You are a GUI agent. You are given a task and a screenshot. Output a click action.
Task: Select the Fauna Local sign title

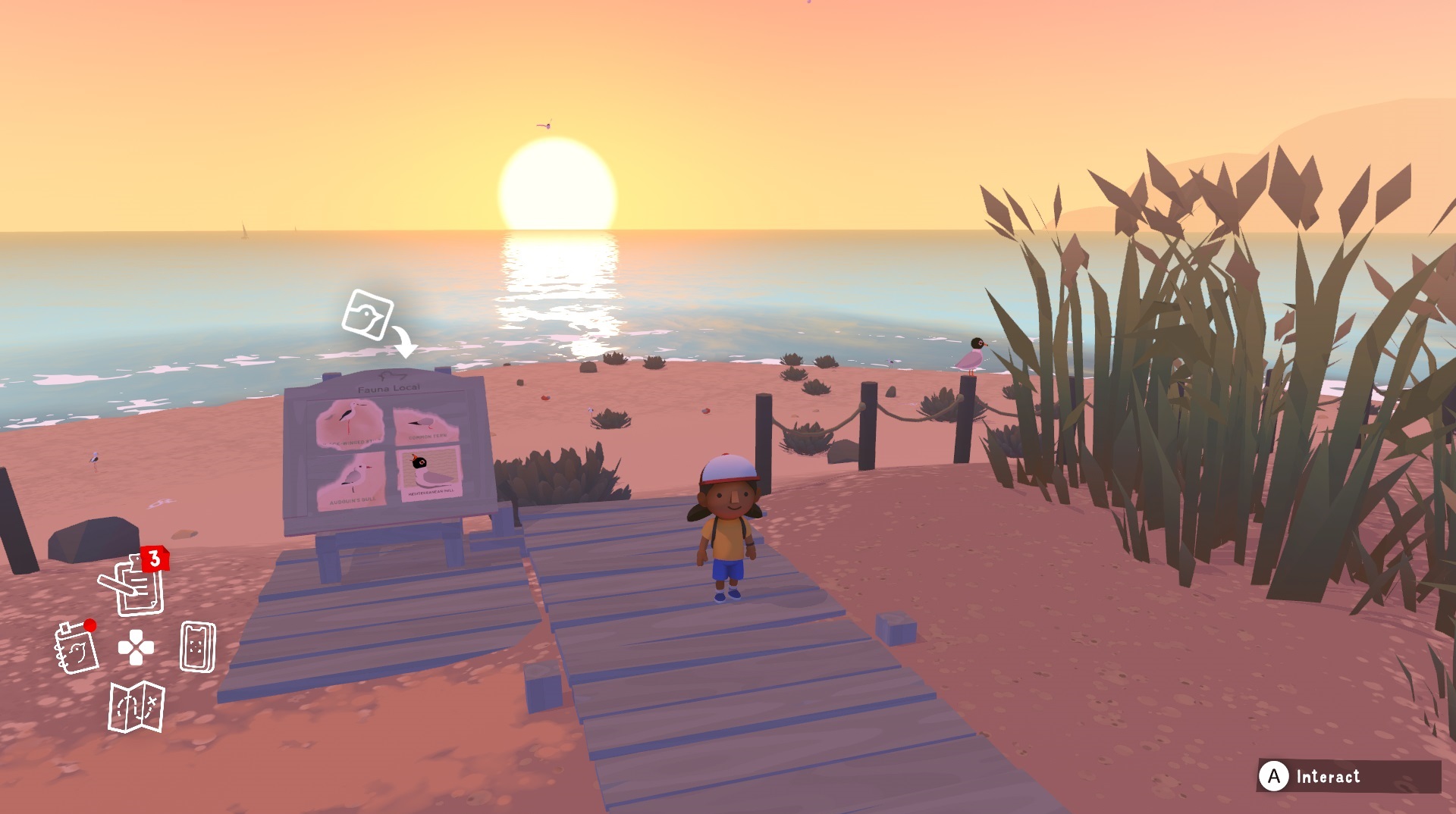[x=389, y=387]
